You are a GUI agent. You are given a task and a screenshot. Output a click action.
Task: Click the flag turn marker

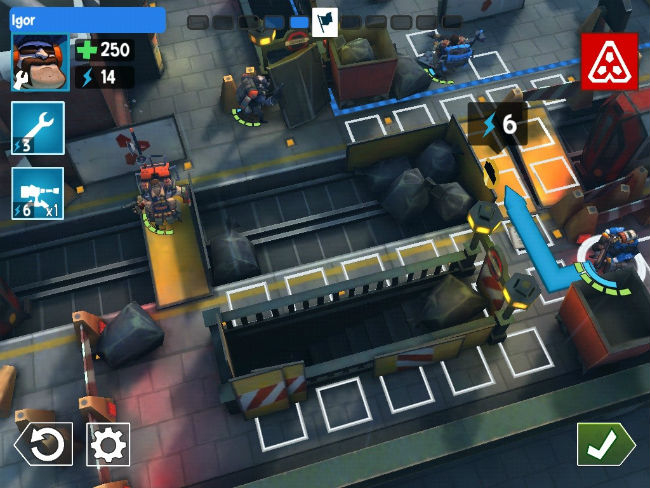[x=325, y=22]
